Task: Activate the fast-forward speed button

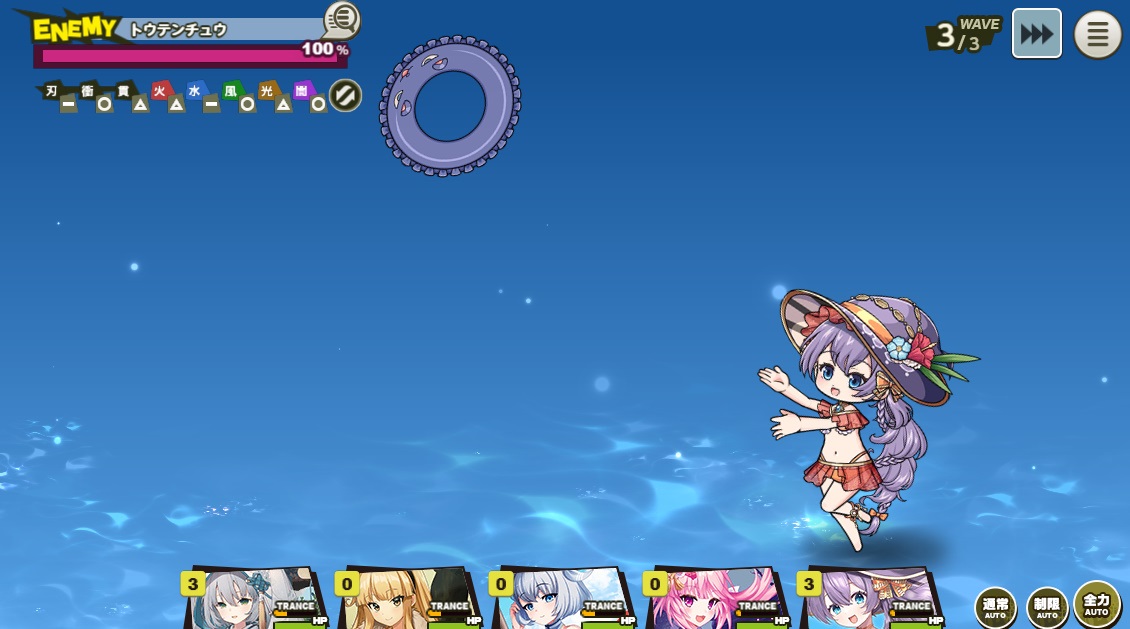Action: (x=1036, y=34)
